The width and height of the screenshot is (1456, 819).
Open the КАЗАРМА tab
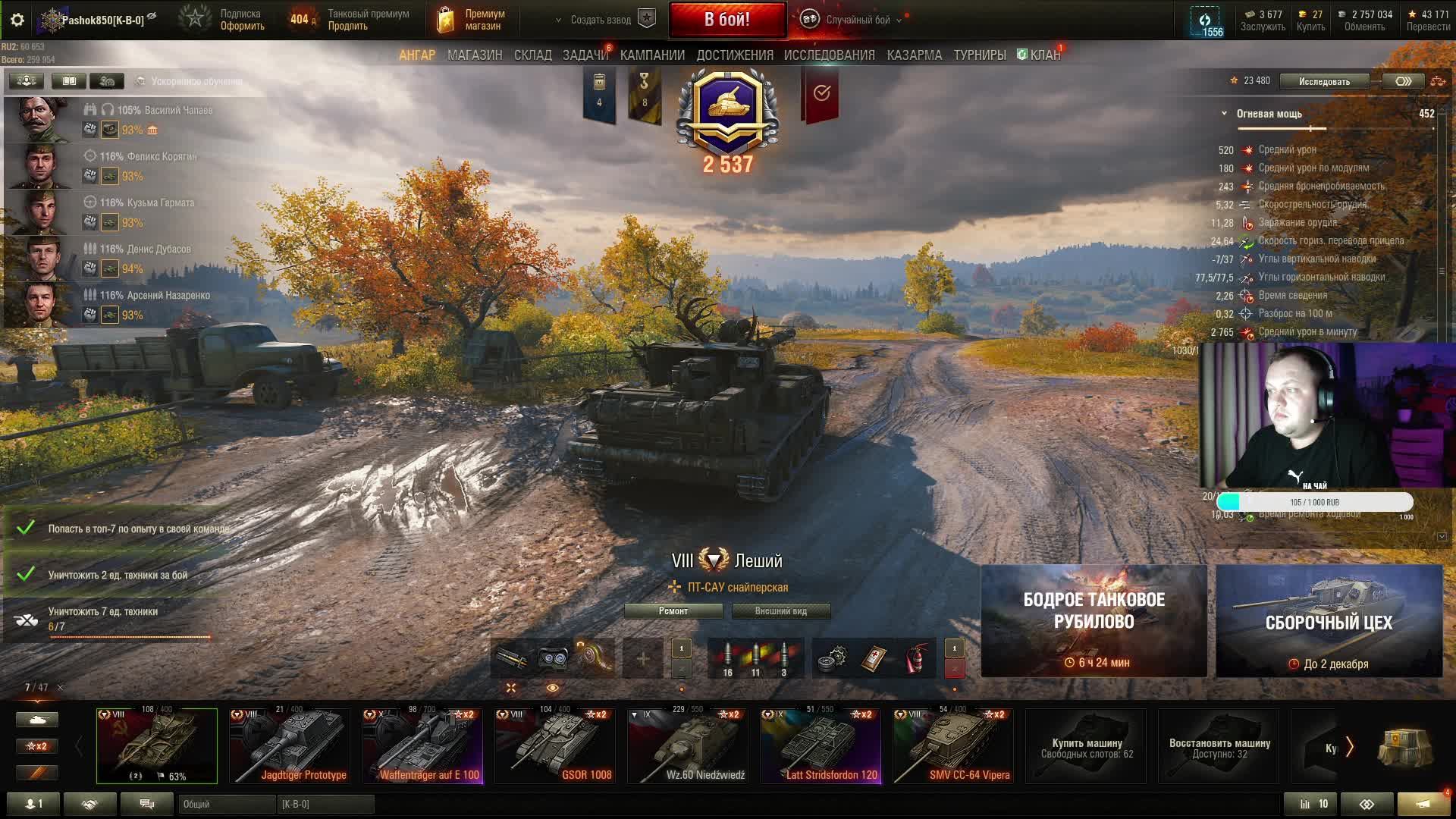pos(914,55)
